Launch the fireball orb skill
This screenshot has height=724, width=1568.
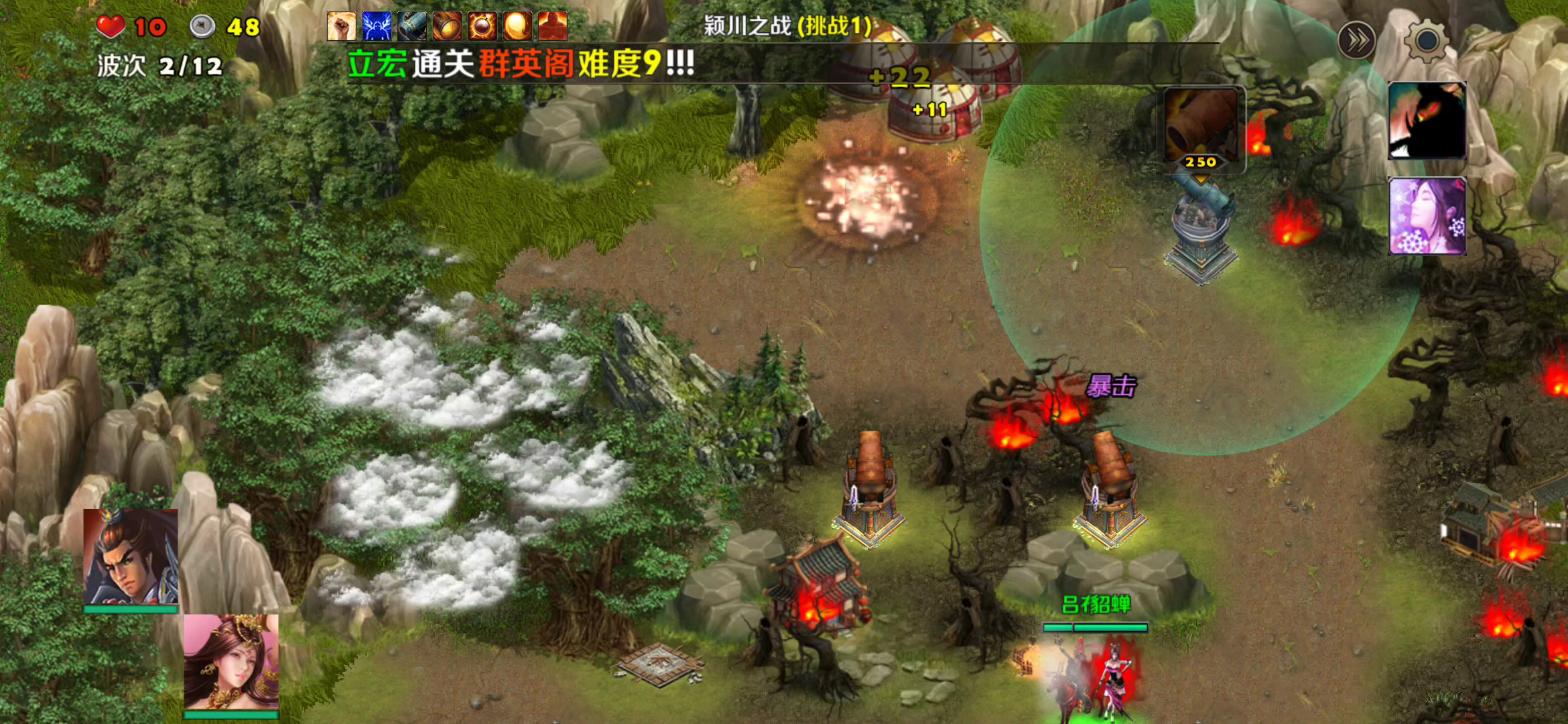[x=518, y=27]
